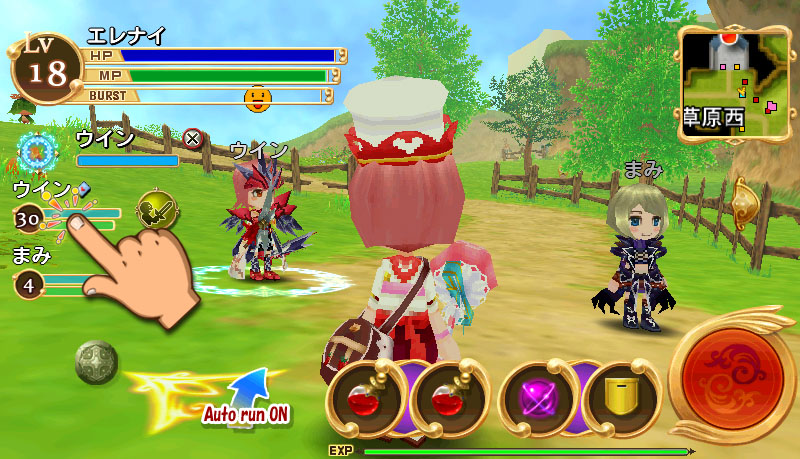Image resolution: width=800 pixels, height=459 pixels.
Task: Tap the green stone orb button
Action: pyautogui.click(x=96, y=362)
